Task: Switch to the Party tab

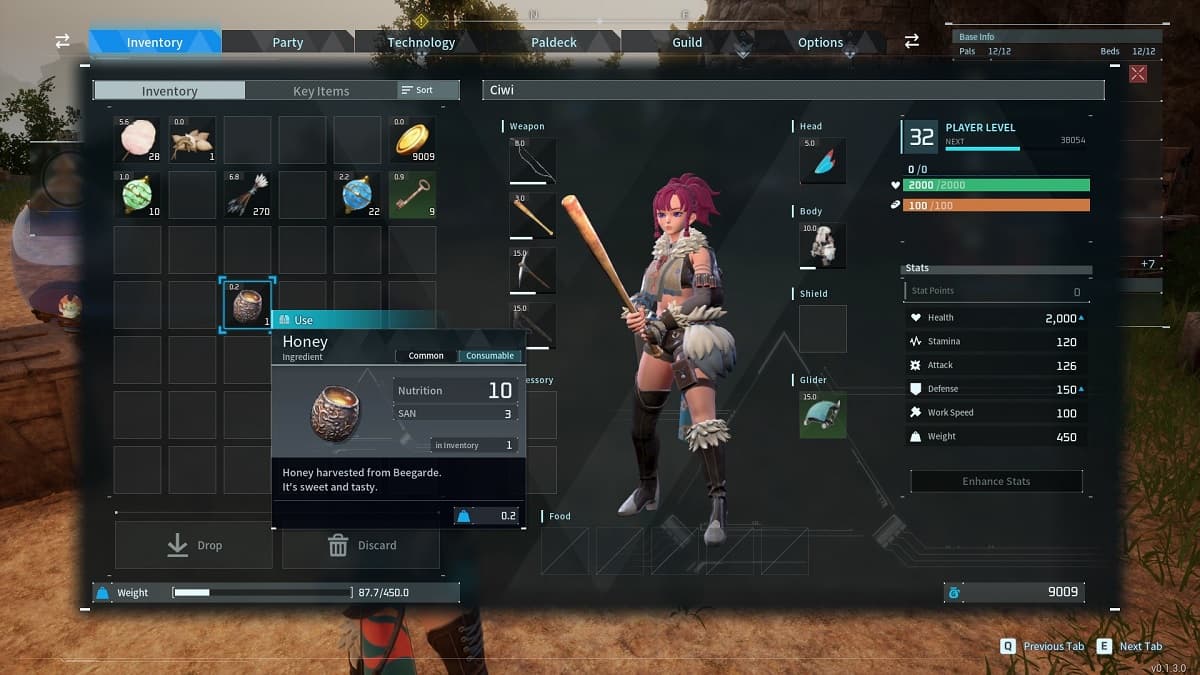Action: click(x=287, y=42)
